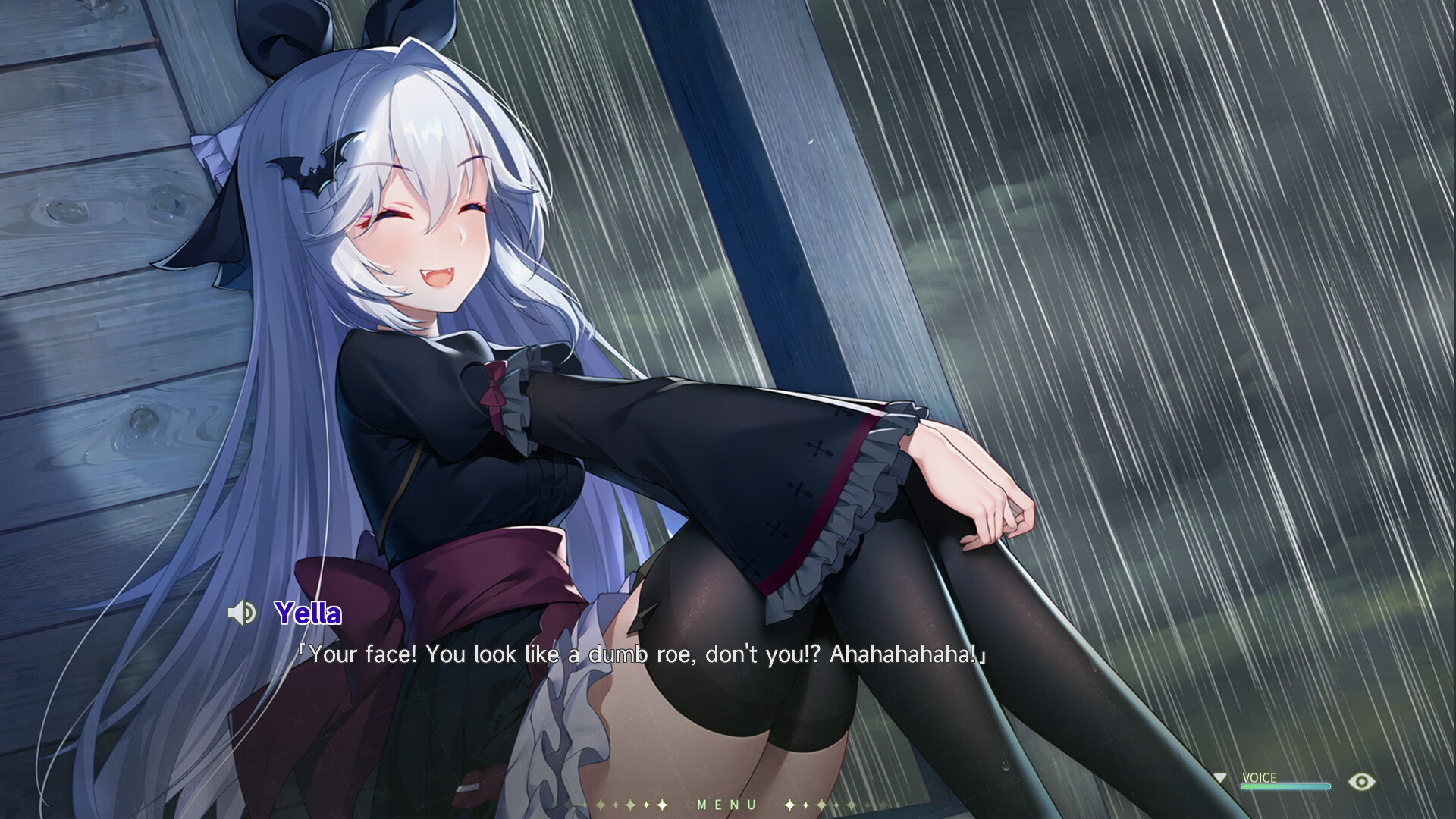Open the MENU at the screen bottom
1456x819 pixels.
click(726, 805)
